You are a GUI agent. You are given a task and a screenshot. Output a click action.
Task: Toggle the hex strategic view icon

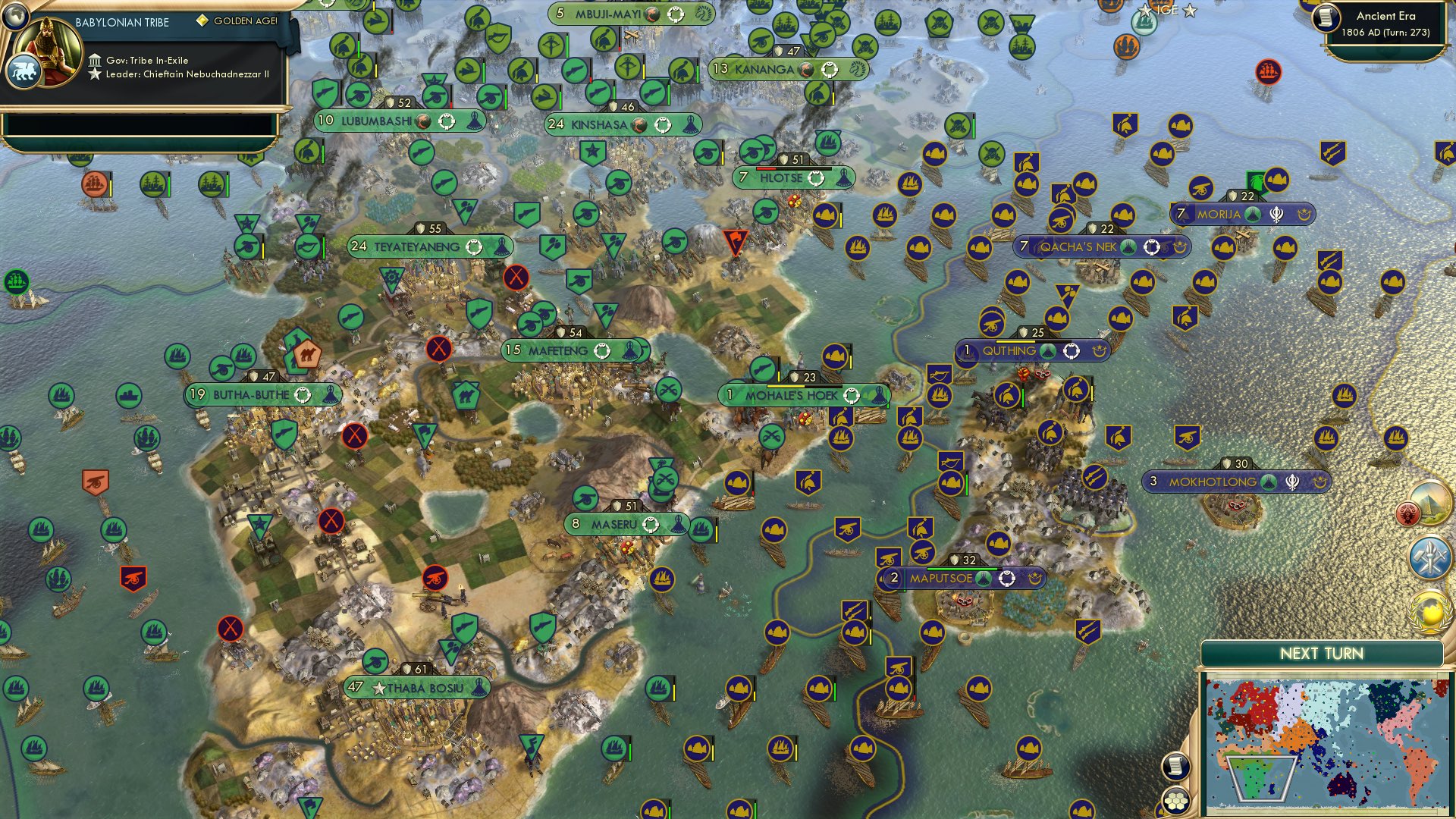click(1175, 800)
